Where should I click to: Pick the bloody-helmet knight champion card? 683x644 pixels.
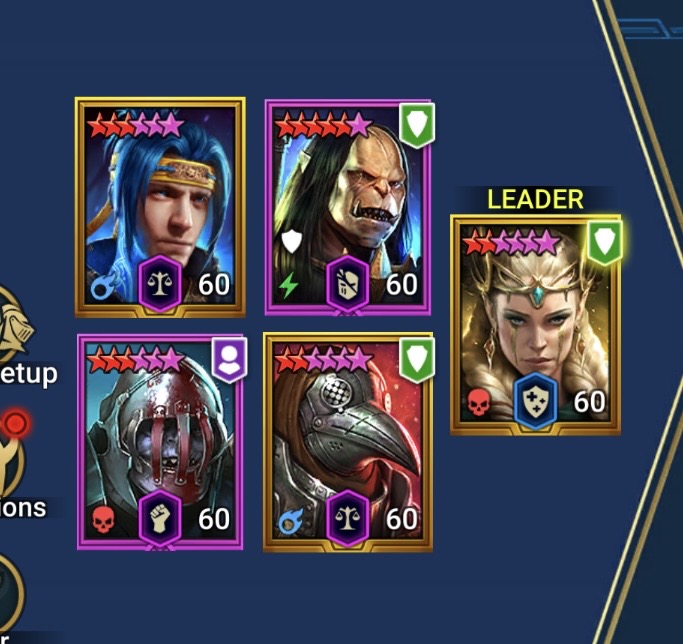click(x=160, y=441)
